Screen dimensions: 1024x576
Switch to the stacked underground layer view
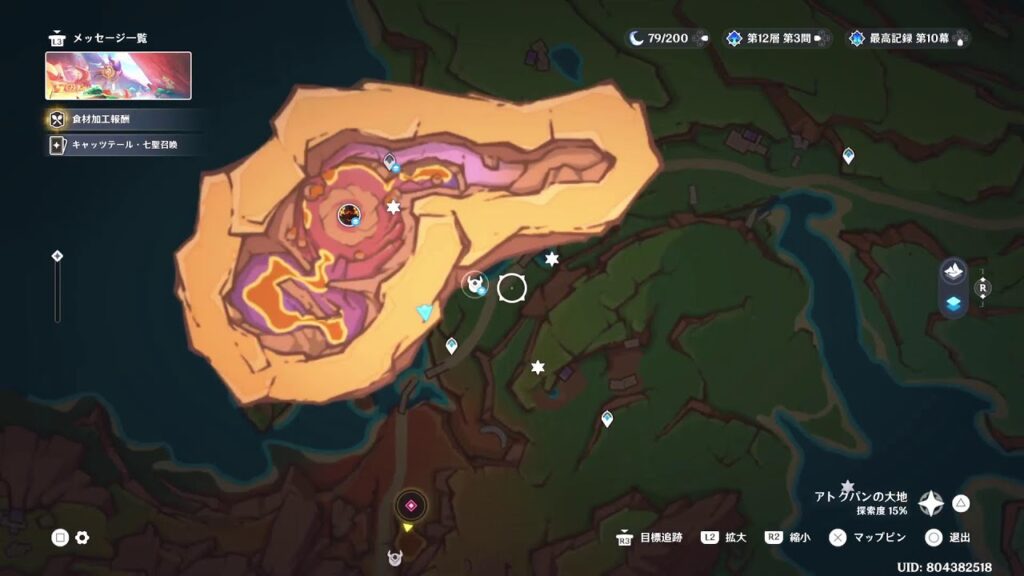tap(953, 304)
